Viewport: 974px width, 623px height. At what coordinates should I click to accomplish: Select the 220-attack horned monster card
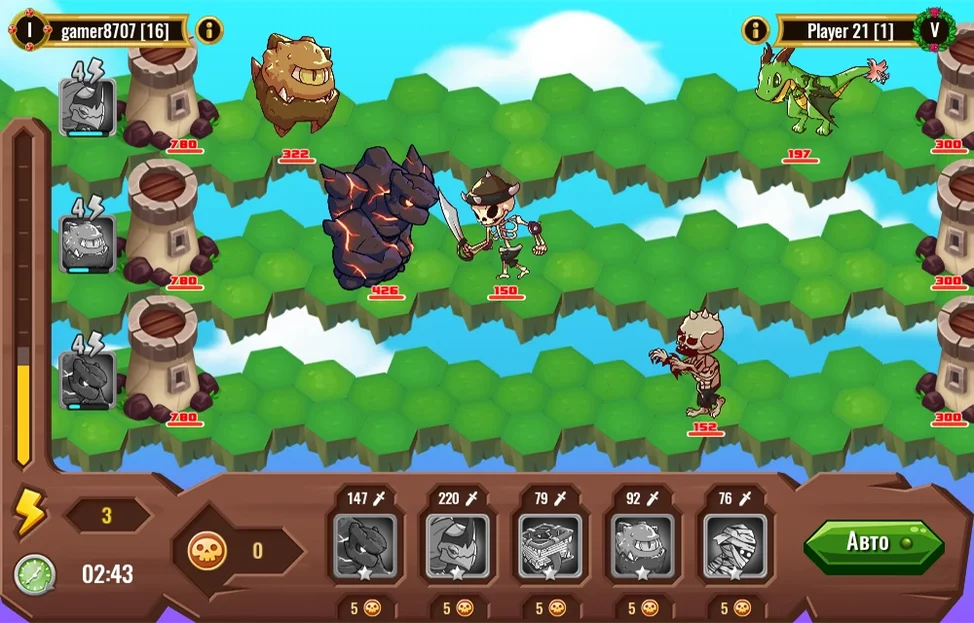457,546
